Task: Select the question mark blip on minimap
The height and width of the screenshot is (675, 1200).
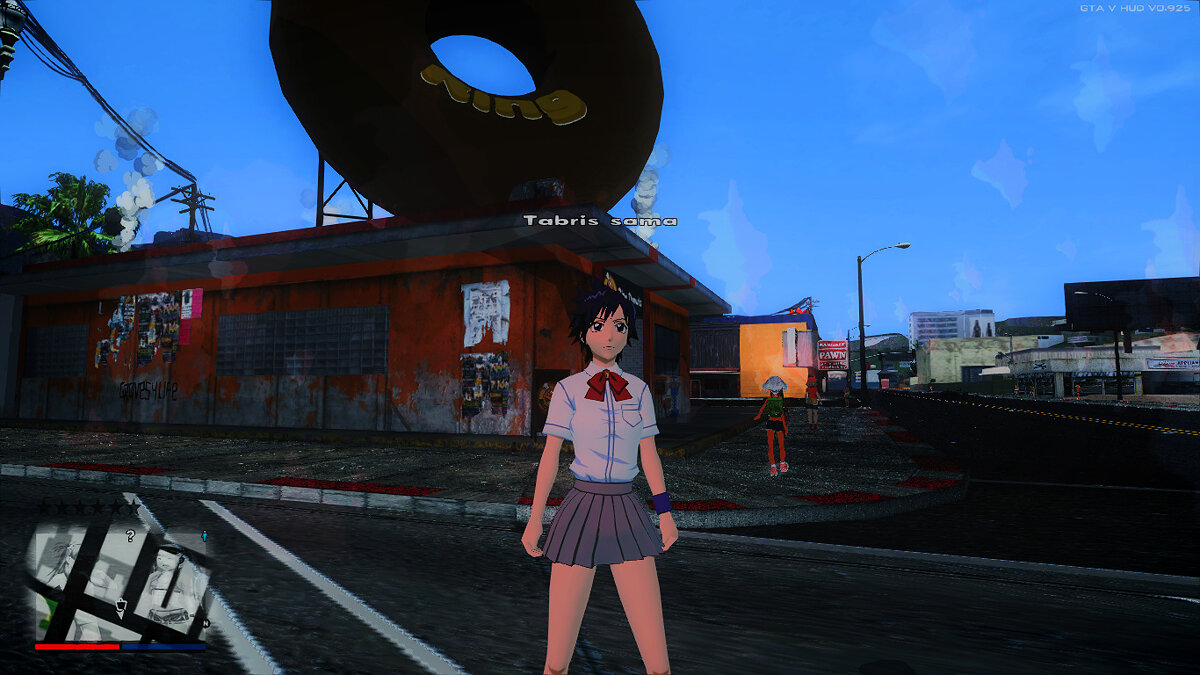Action: 130,537
